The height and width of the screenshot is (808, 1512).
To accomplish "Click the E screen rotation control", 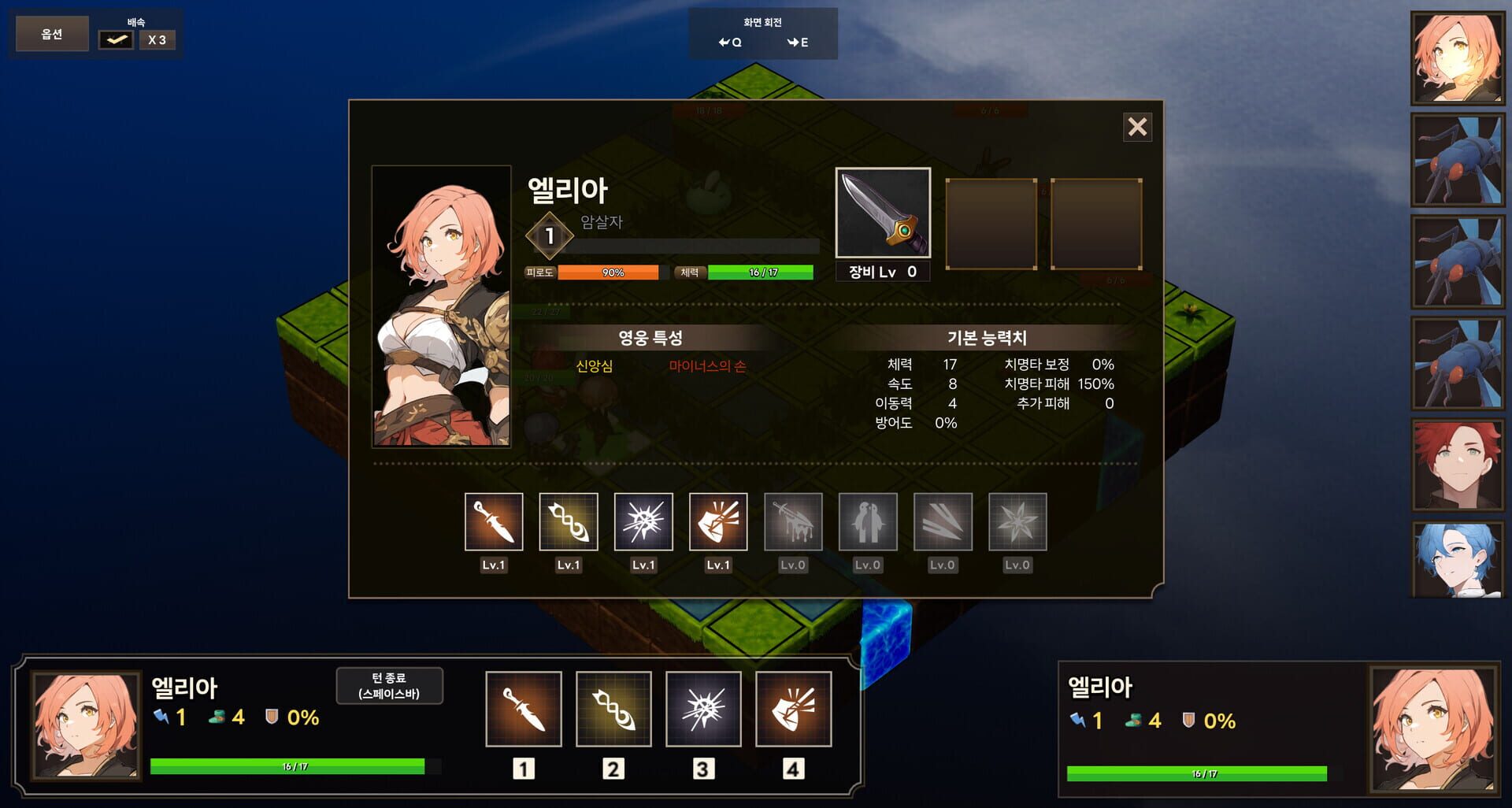I will (798, 43).
